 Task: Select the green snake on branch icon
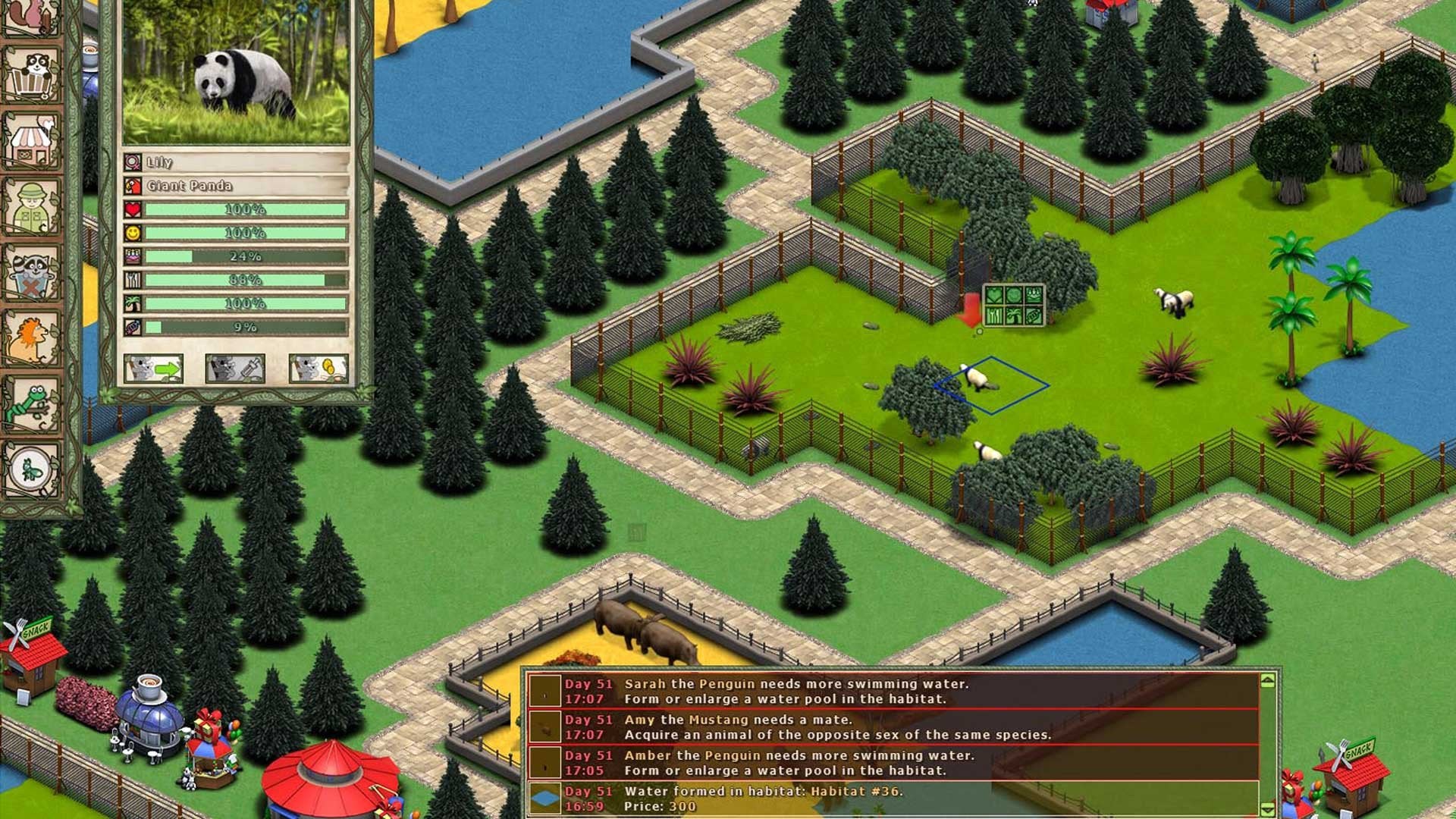point(32,404)
